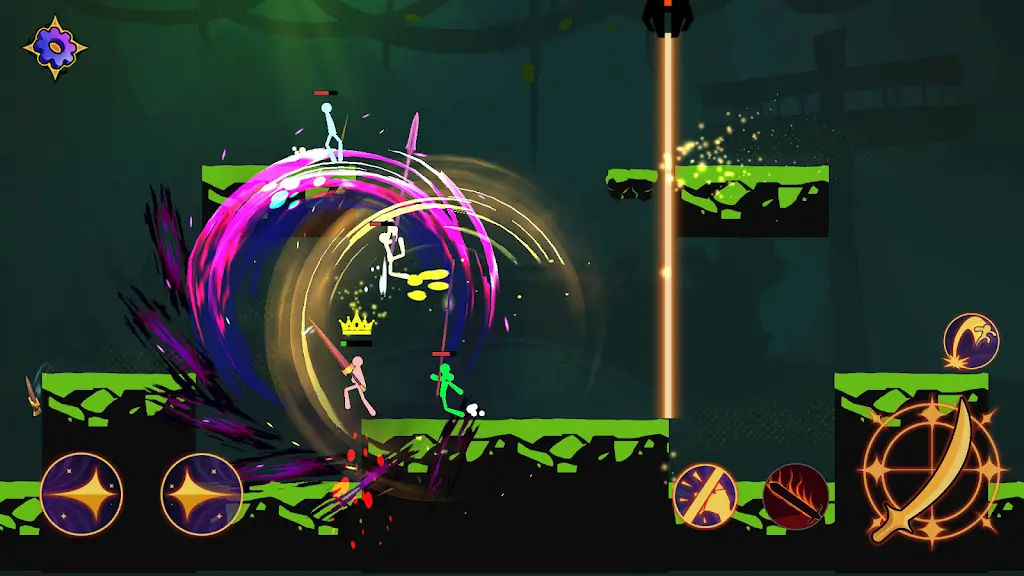Trigger the jump dash ability icon

971,341
